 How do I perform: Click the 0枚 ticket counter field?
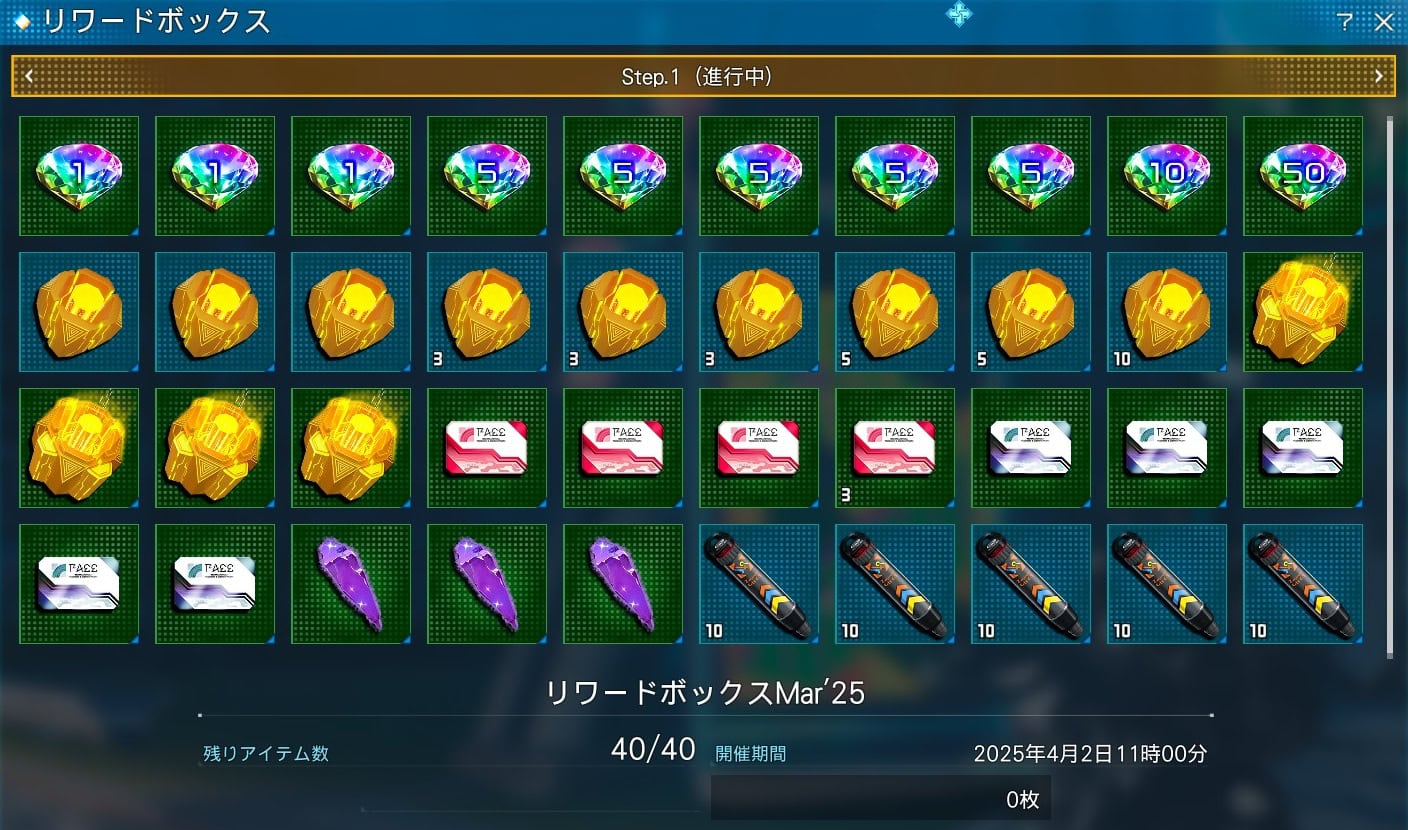point(880,799)
